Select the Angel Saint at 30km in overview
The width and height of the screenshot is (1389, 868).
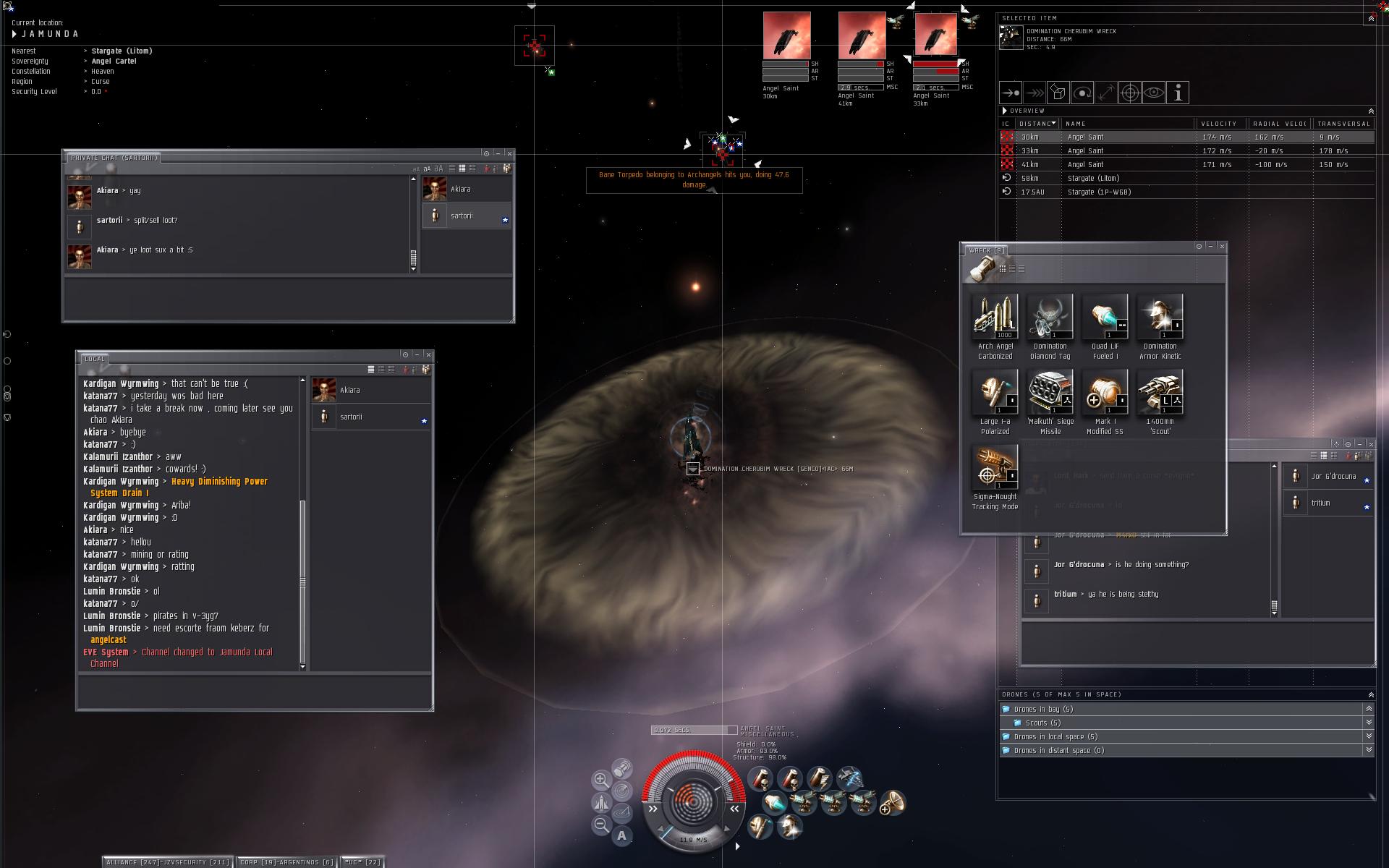[x=1085, y=137]
